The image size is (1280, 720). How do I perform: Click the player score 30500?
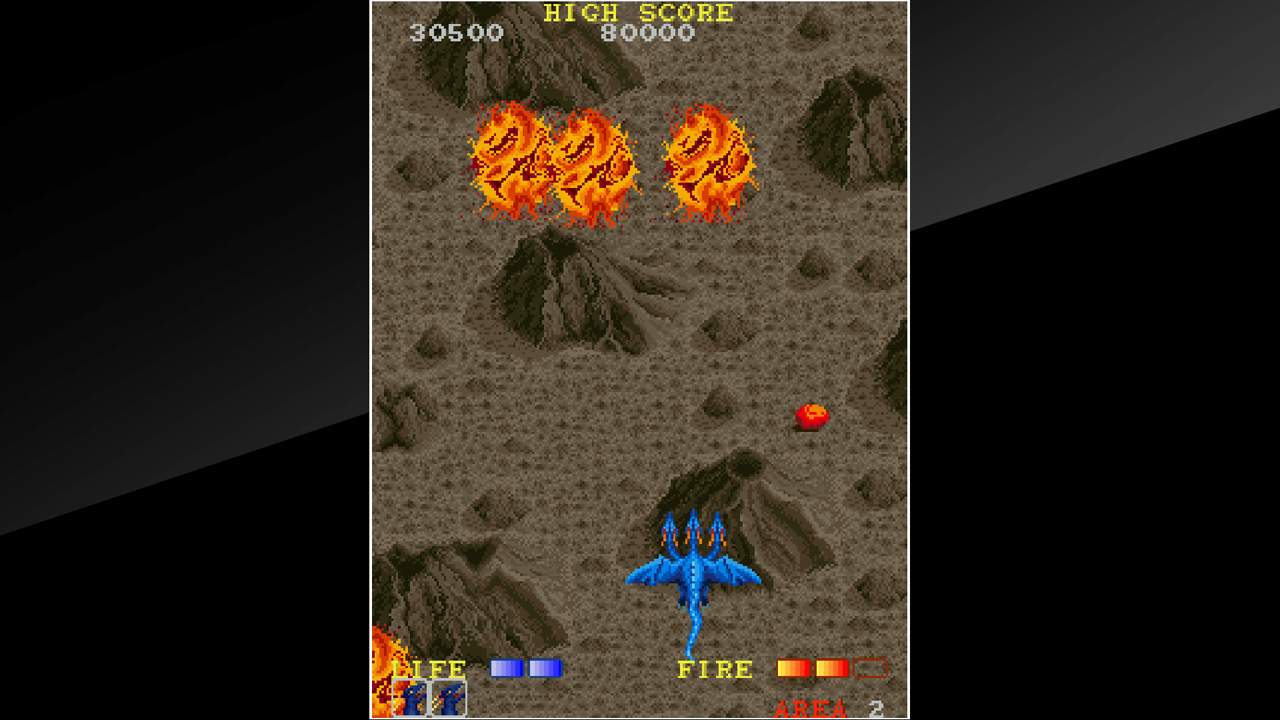455,32
